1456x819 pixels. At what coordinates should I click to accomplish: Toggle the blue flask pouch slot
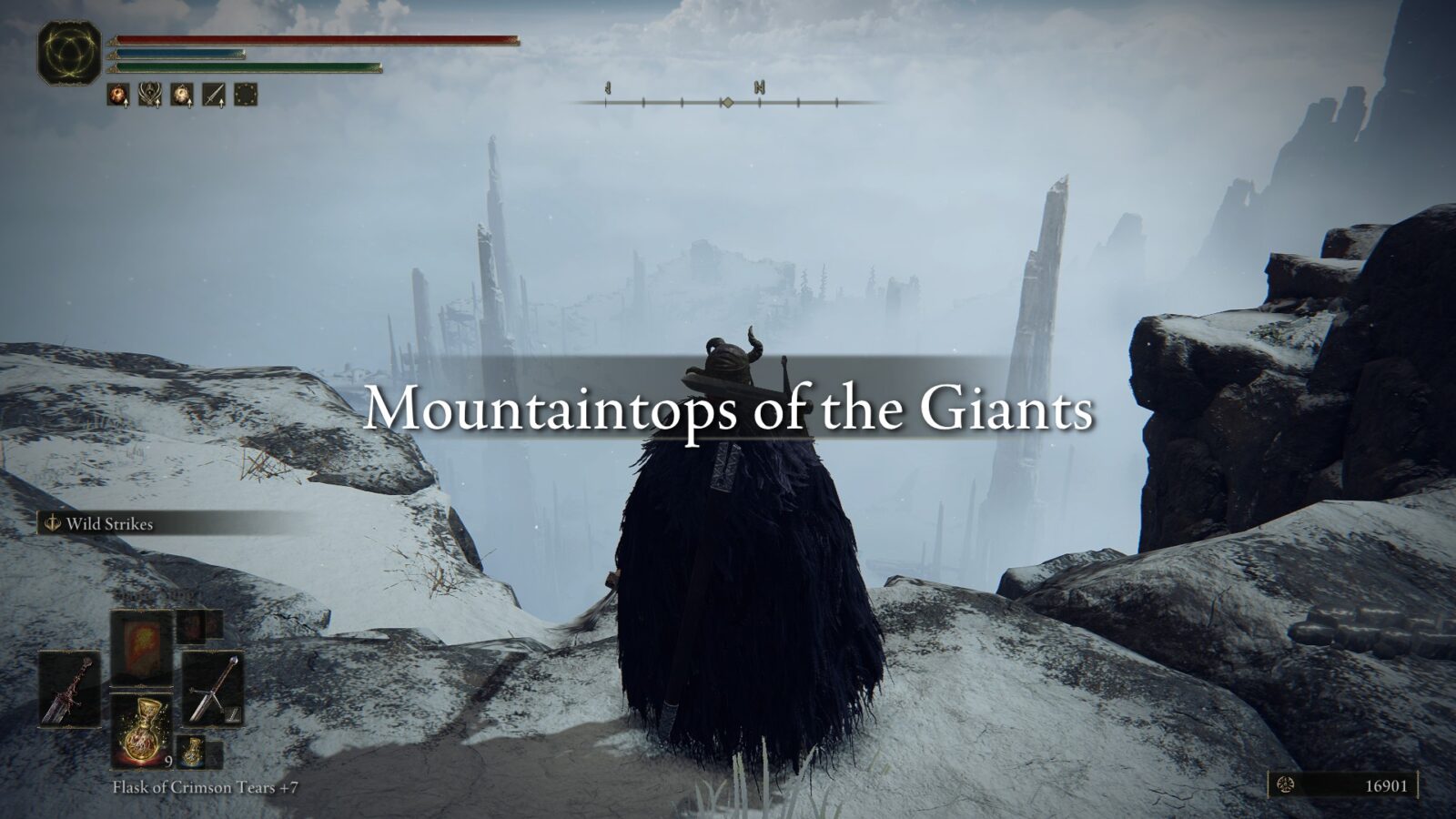192,753
